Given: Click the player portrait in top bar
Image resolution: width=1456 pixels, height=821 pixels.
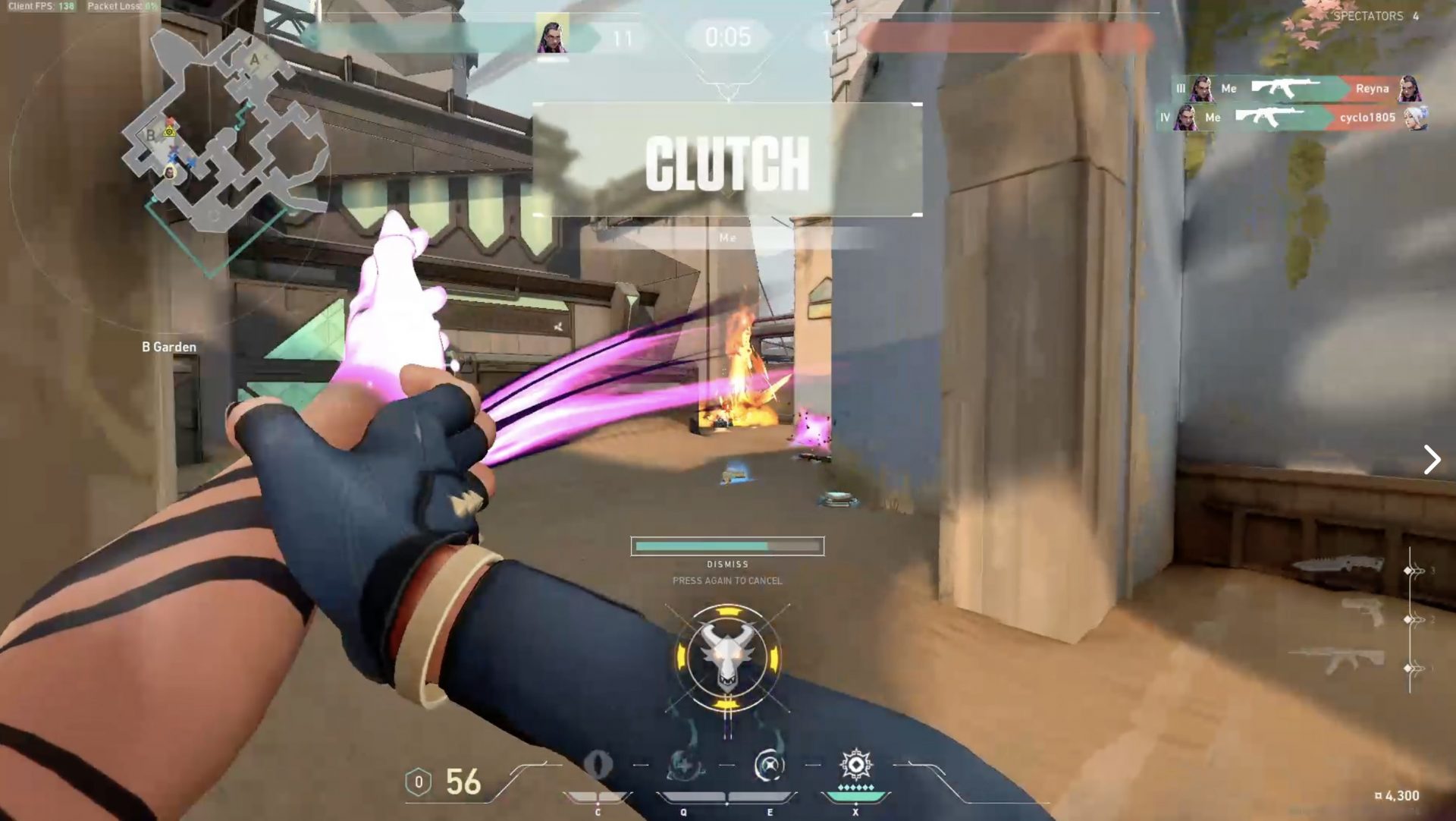Looking at the screenshot, I should click(553, 35).
